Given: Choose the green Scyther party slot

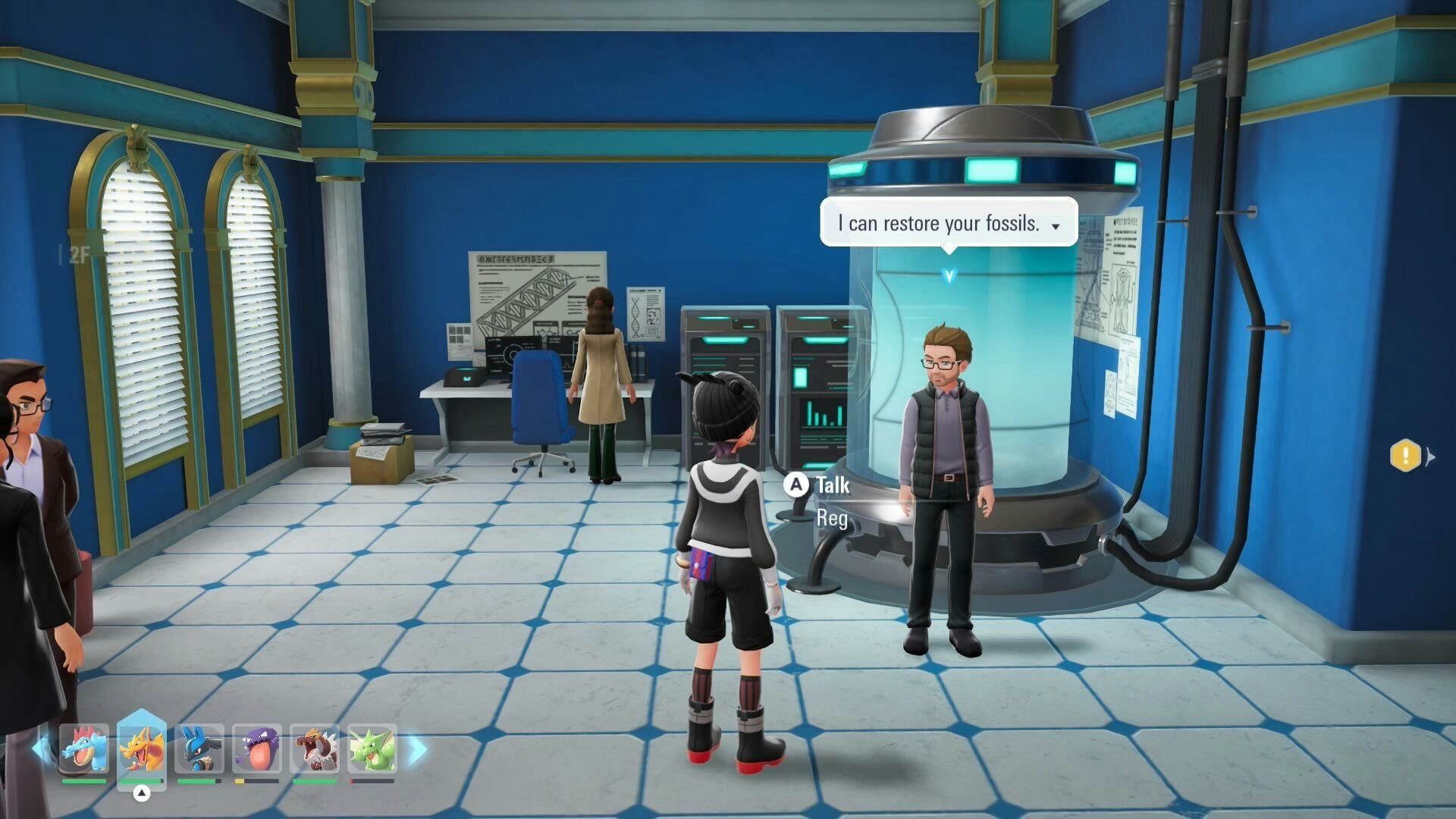Looking at the screenshot, I should (372, 749).
